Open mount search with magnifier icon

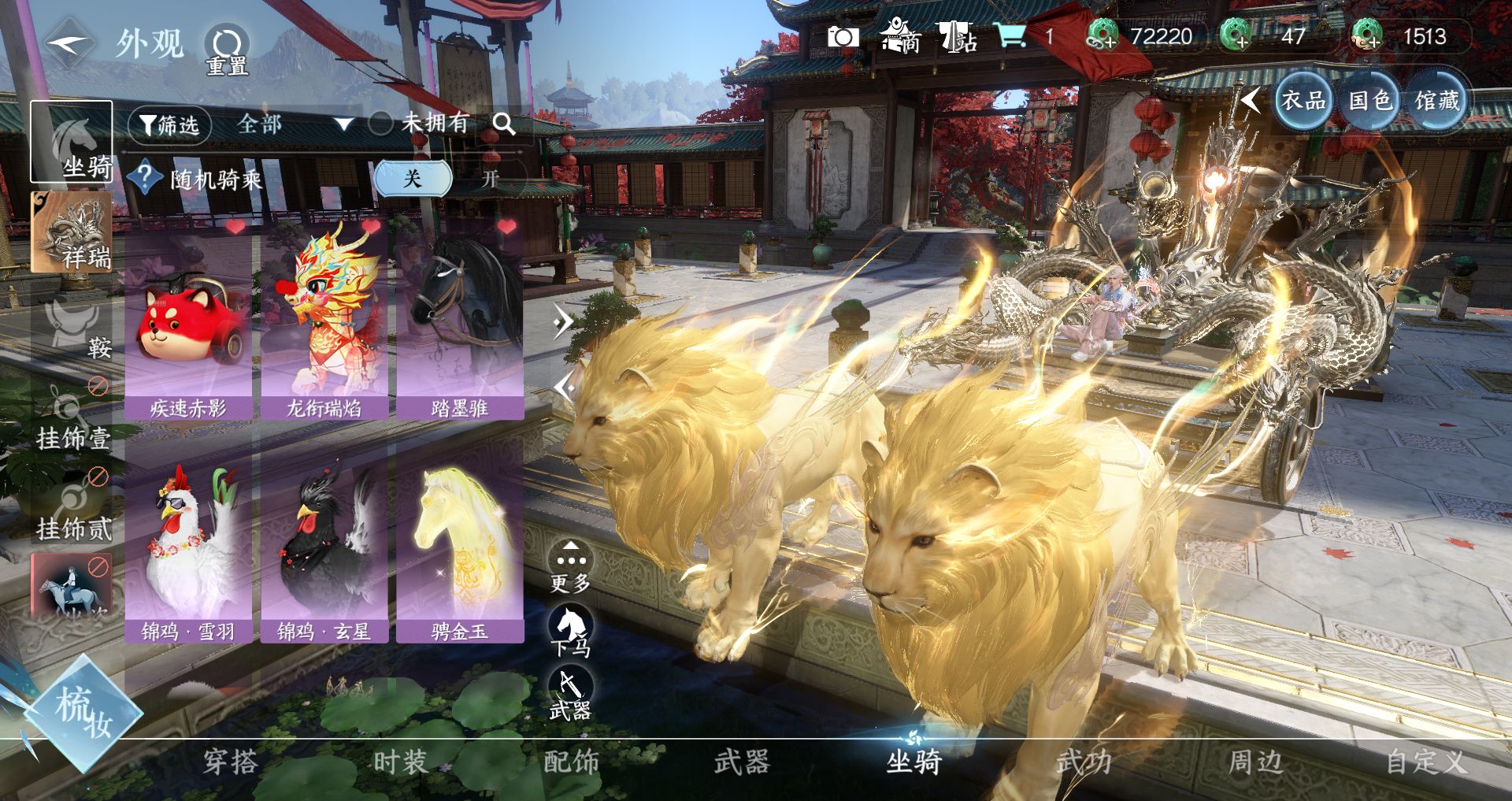[x=503, y=124]
